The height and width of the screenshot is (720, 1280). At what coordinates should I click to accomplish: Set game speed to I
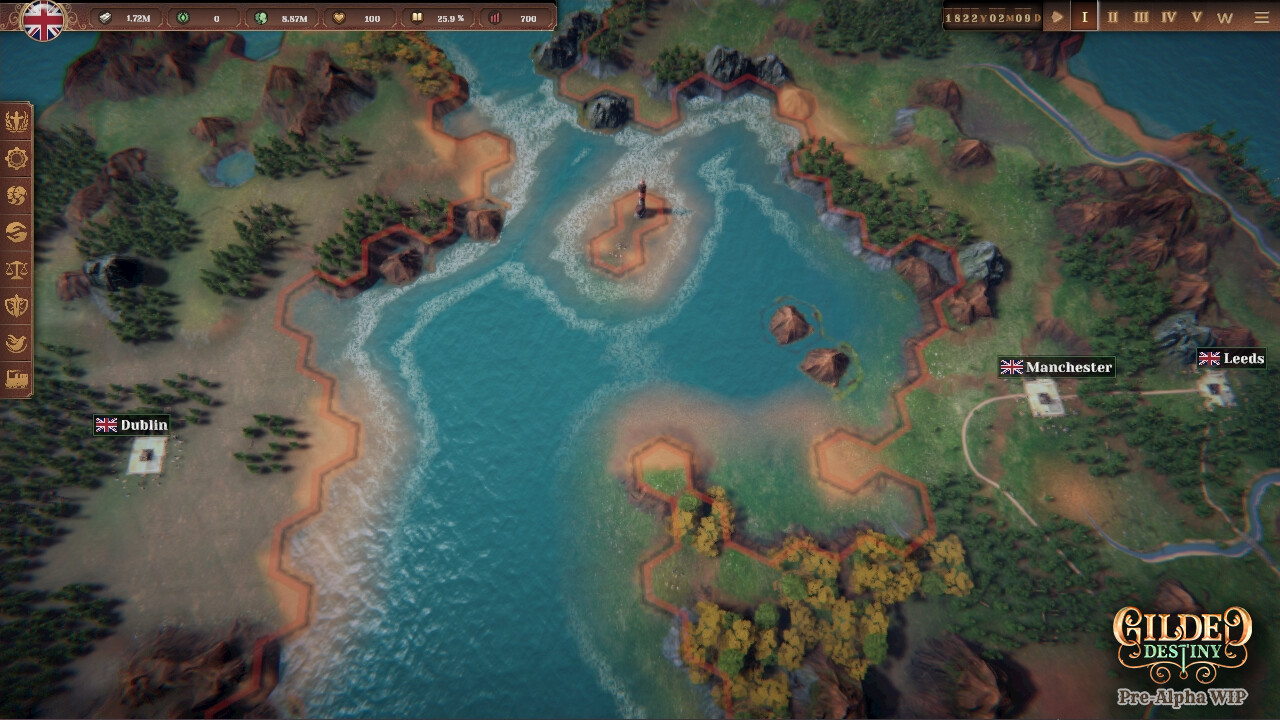[1084, 17]
